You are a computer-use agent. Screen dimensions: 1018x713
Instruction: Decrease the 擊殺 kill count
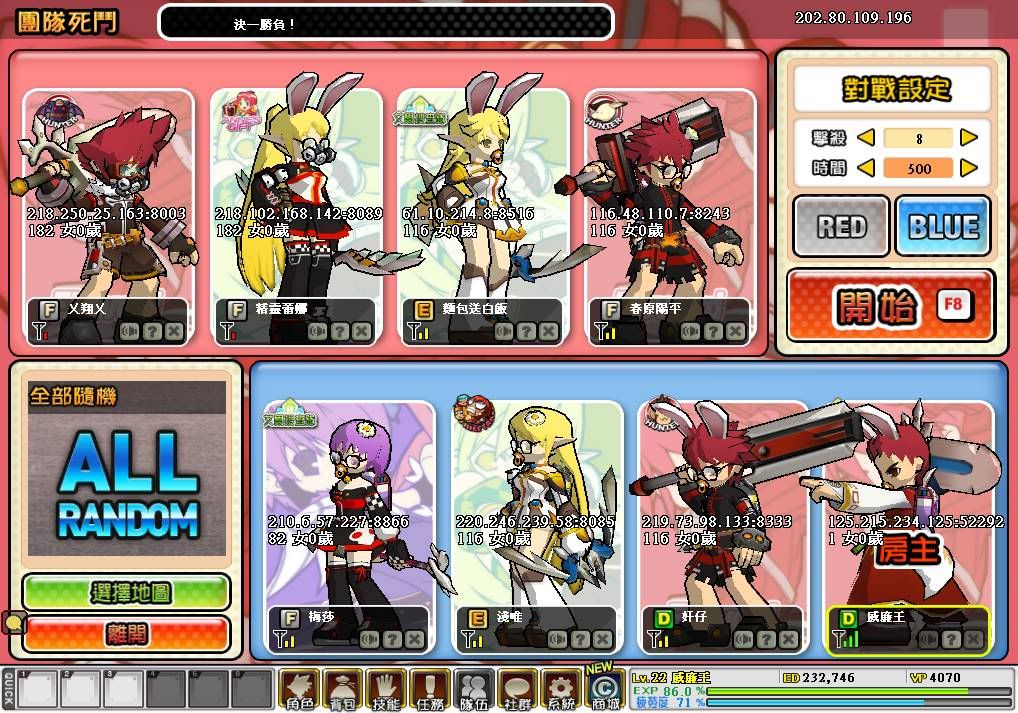(867, 138)
